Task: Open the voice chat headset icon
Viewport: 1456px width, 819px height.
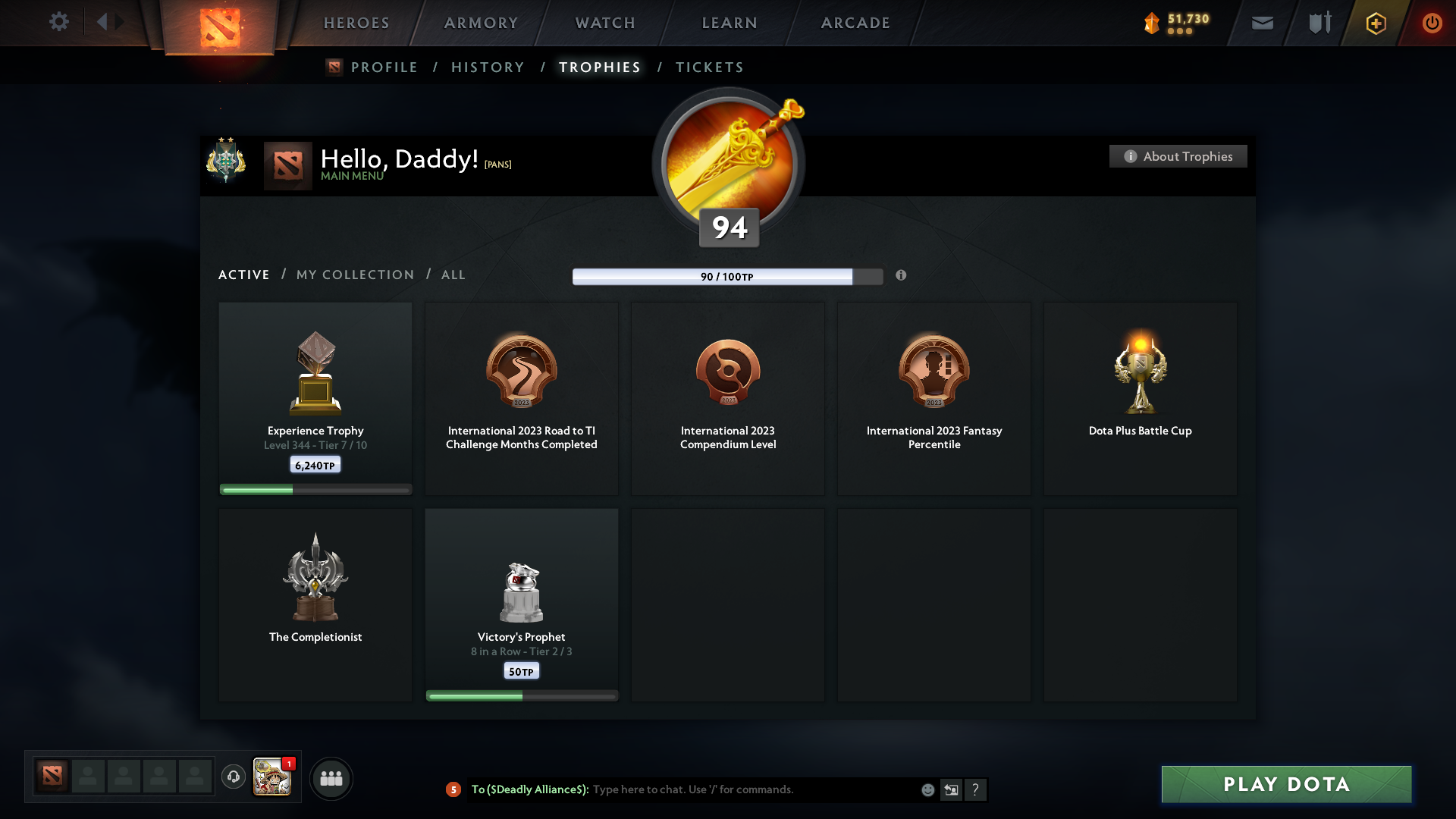Action: [x=234, y=777]
